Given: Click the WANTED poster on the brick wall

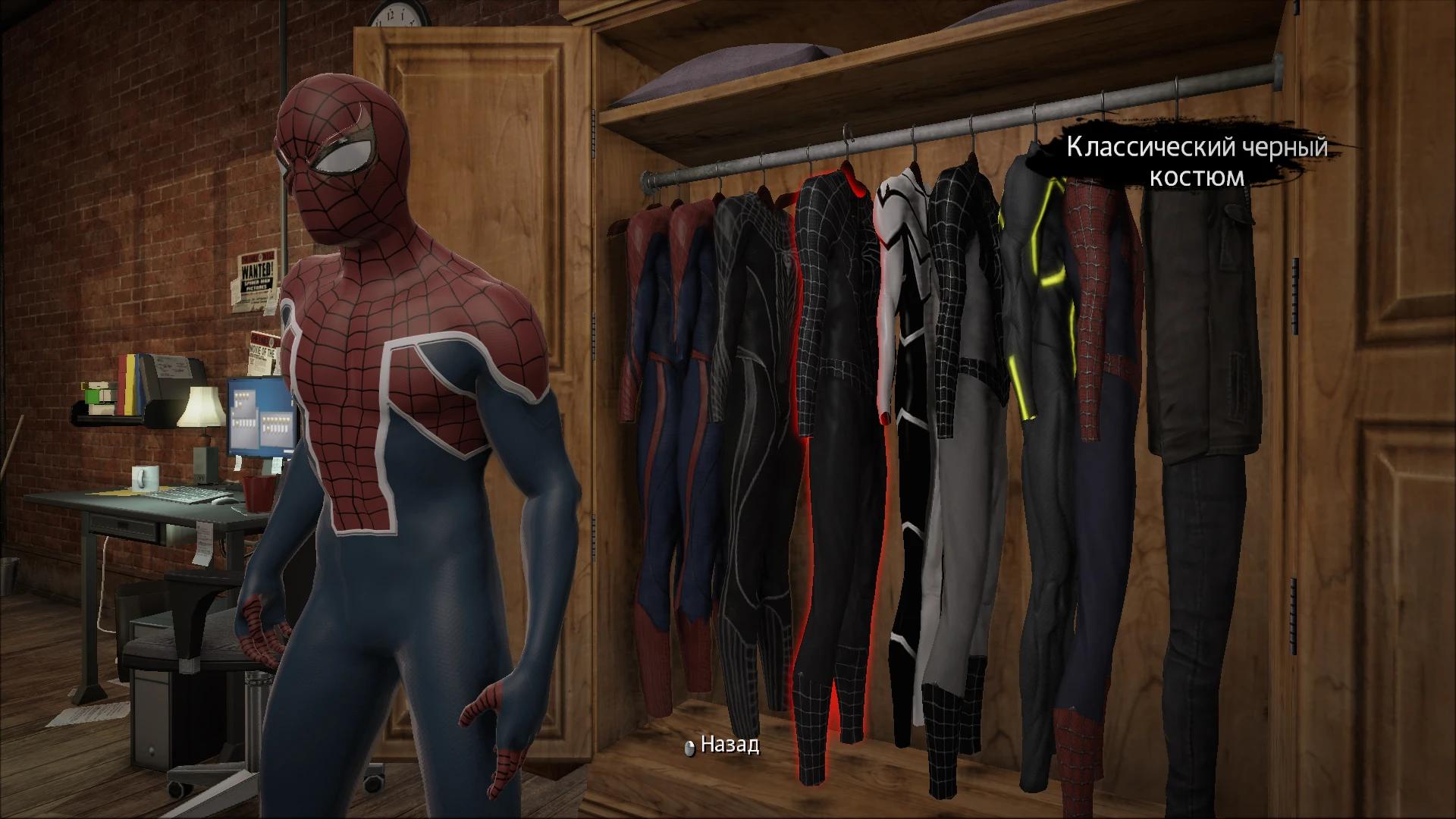Looking at the screenshot, I should 256,277.
